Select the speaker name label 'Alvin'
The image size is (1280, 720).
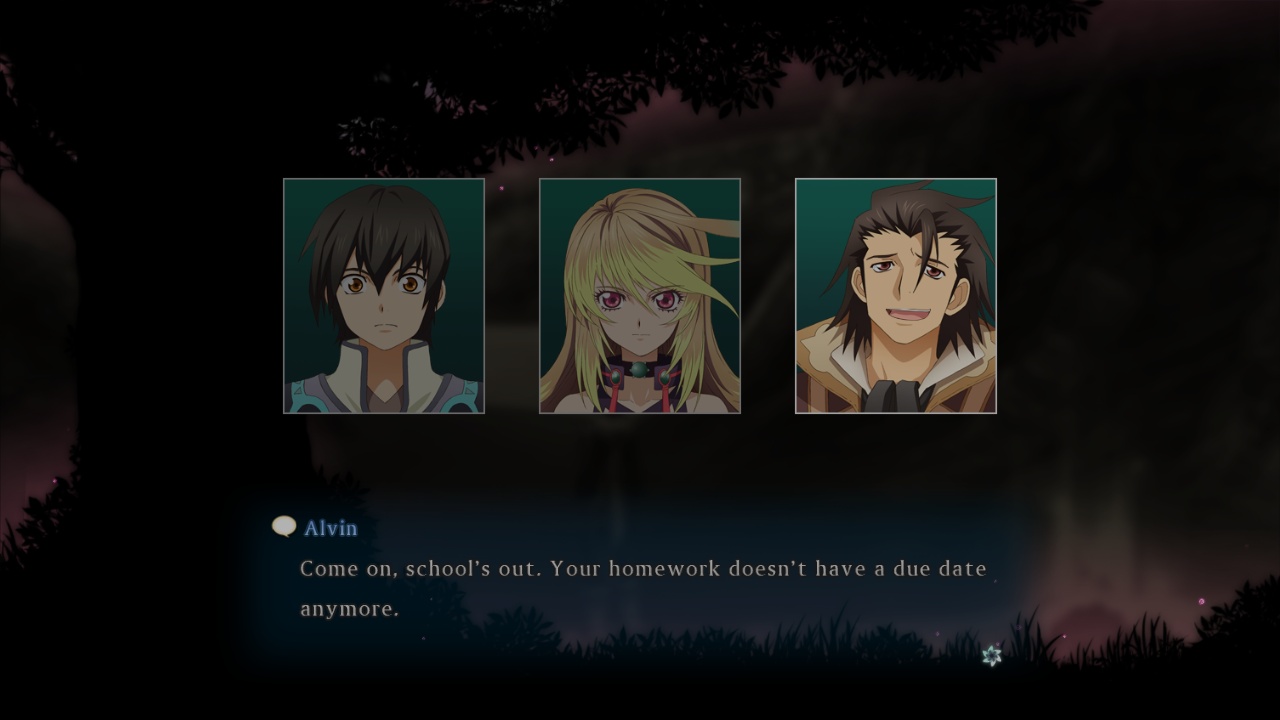pos(331,529)
